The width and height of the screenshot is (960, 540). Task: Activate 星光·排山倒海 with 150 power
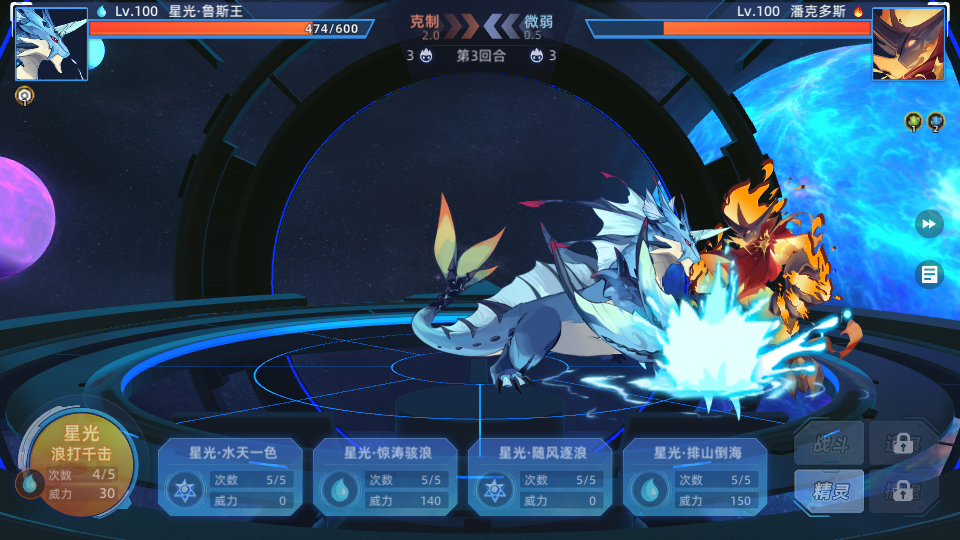coord(696,477)
